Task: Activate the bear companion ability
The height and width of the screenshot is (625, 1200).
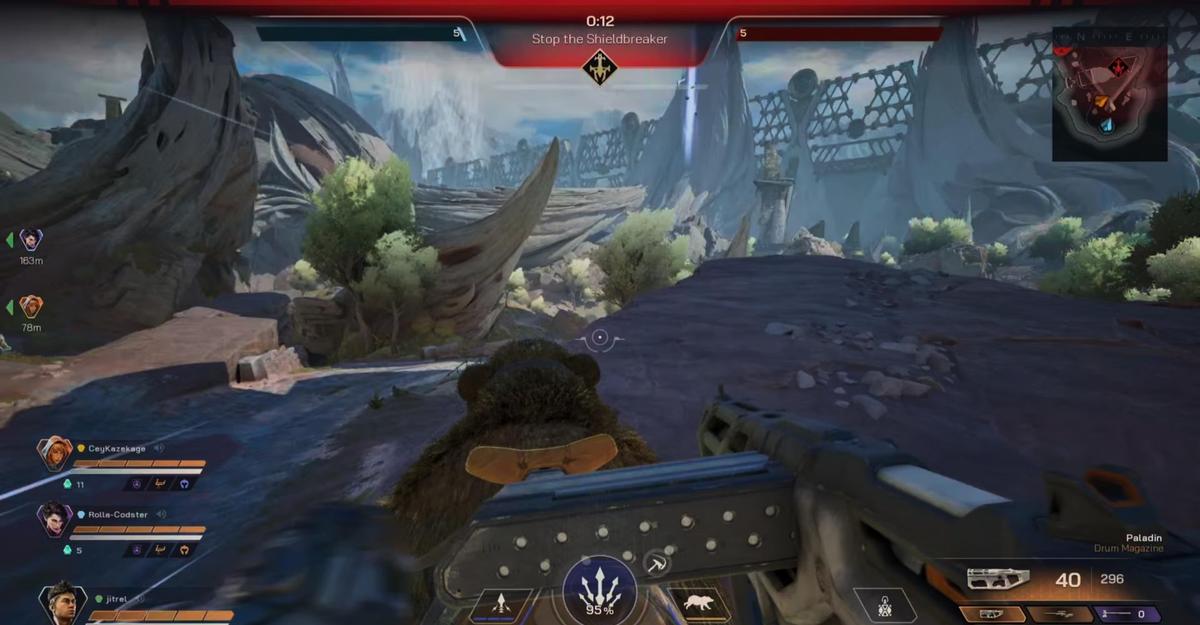Action: (697, 604)
